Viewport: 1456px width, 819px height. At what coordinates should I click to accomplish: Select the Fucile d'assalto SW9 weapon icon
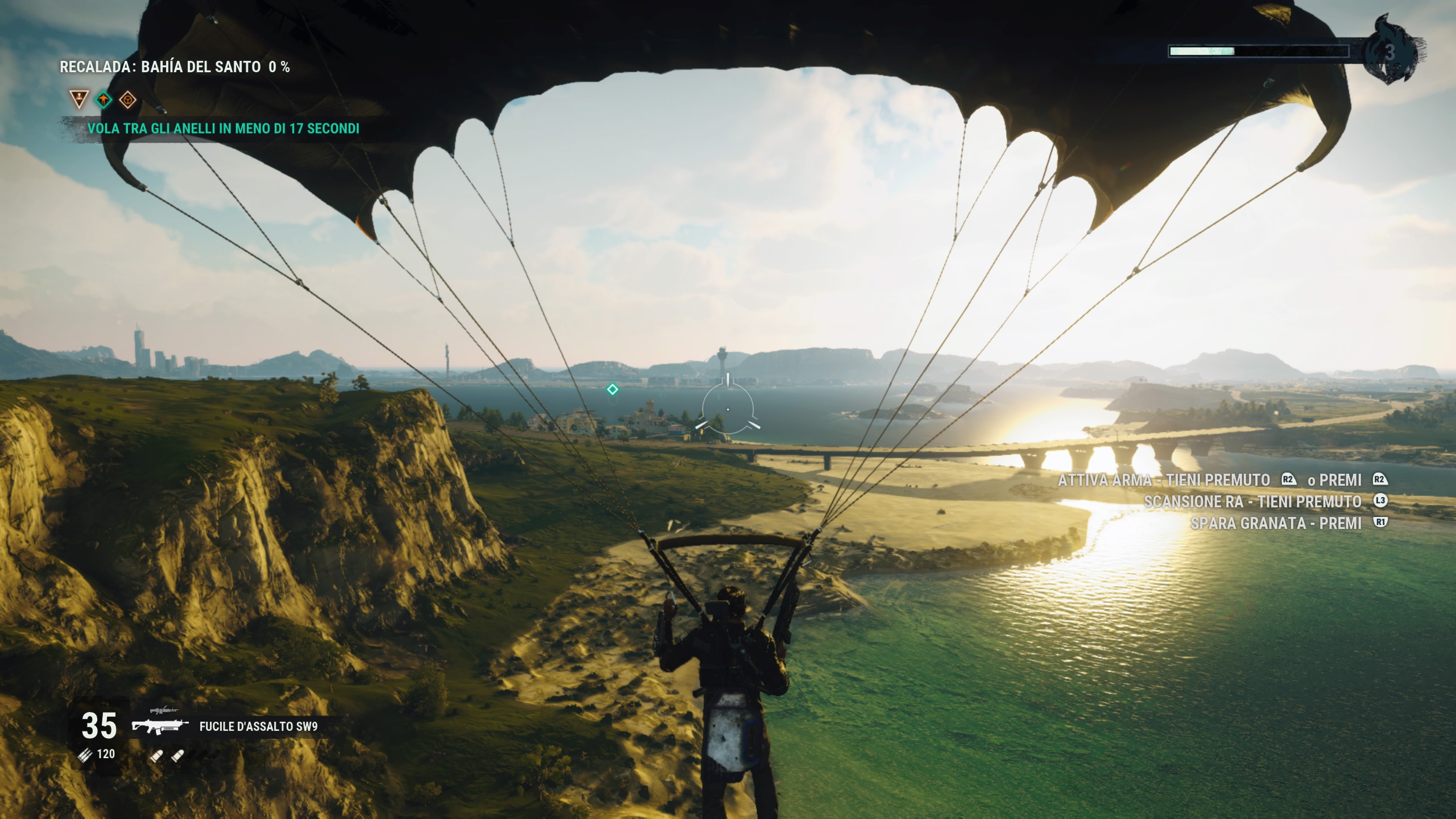160,727
